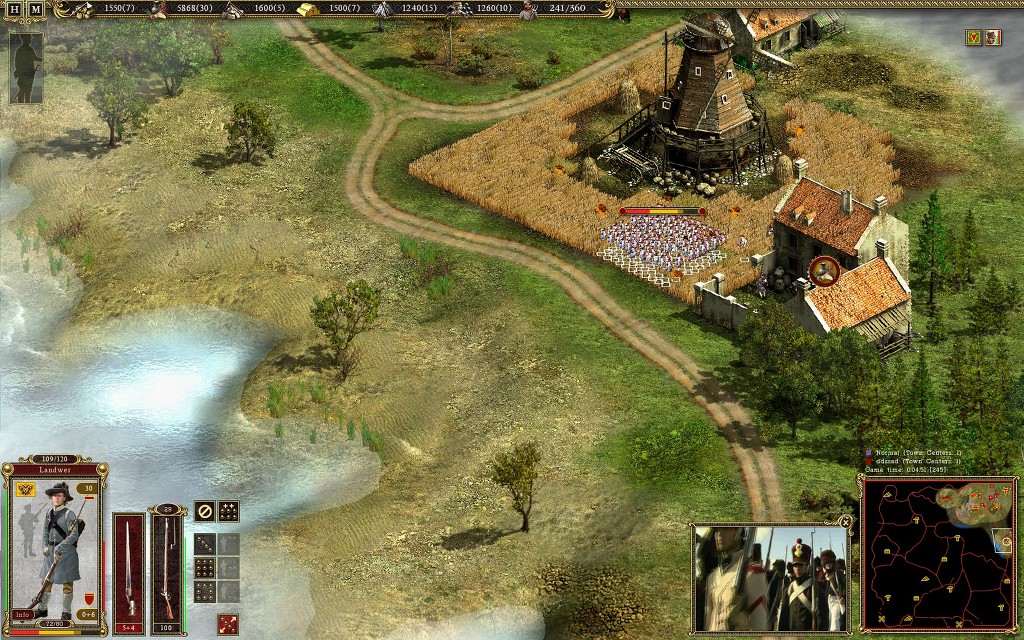Activate the stop/cancel order icon
Screen dimensions: 1024x640
click(x=204, y=510)
